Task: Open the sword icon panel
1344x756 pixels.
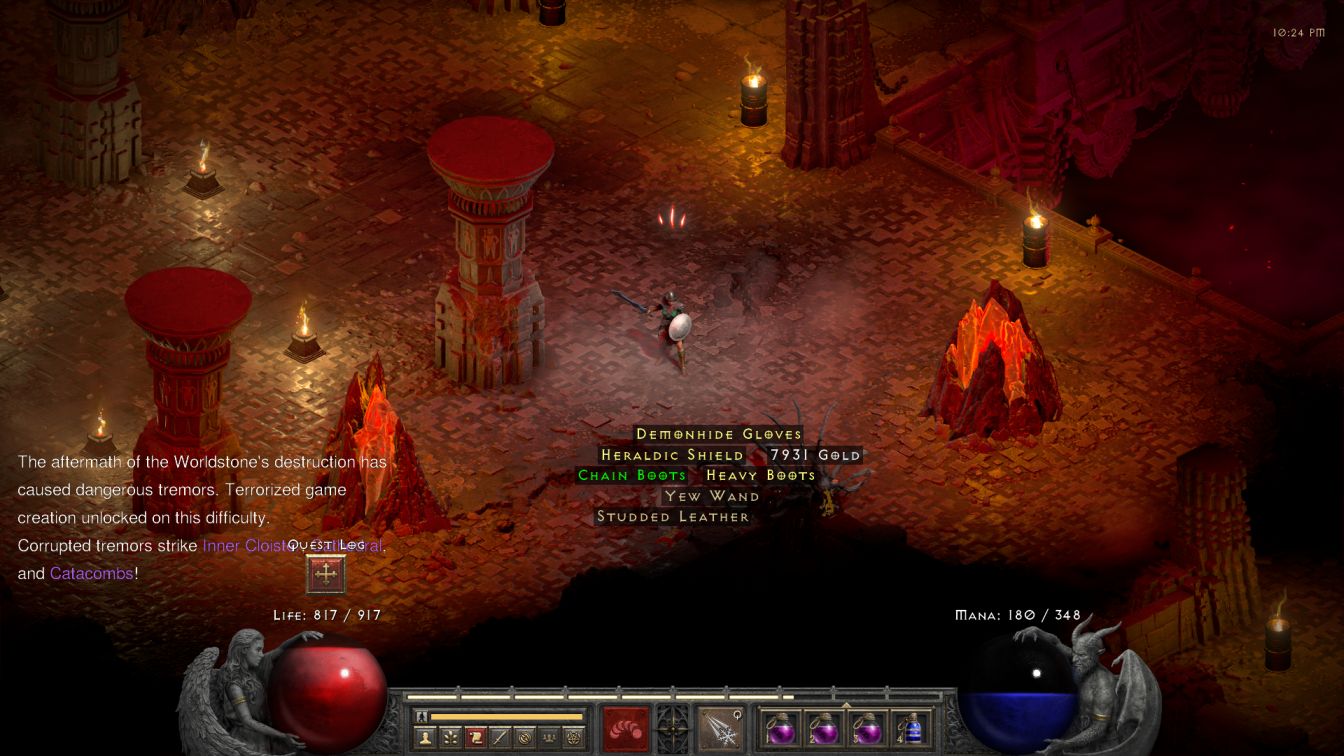Action: 500,738
